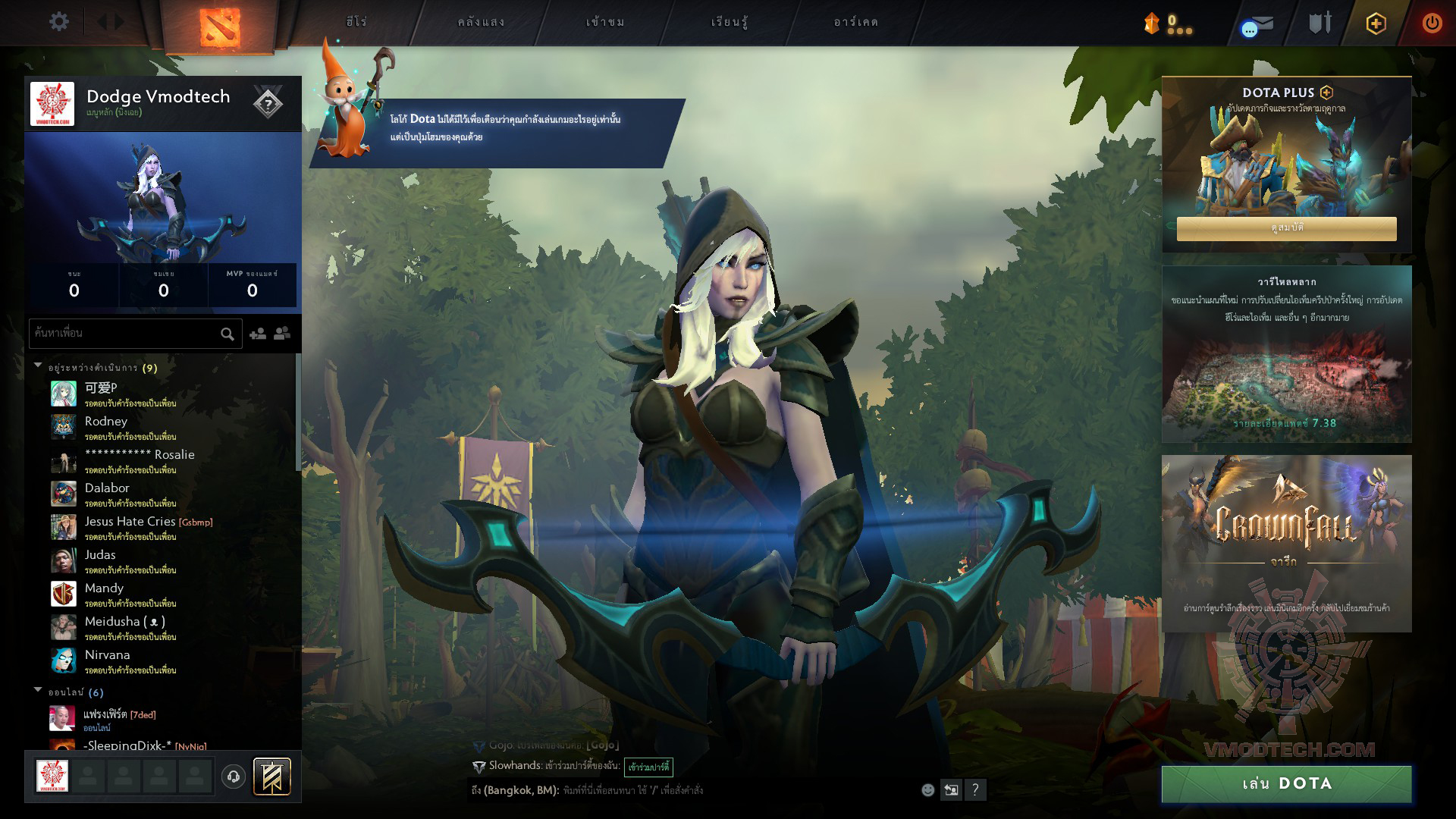The width and height of the screenshot is (1456, 819).
Task: Select the อาร์เคด arcade tab
Action: click(x=855, y=22)
